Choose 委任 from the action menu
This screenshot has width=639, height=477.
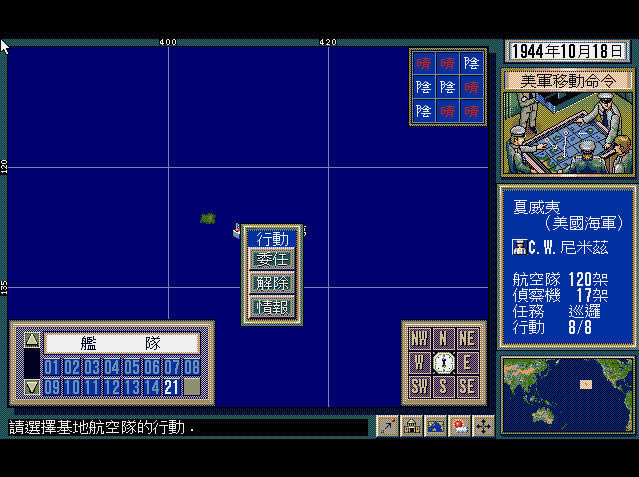coord(272,260)
